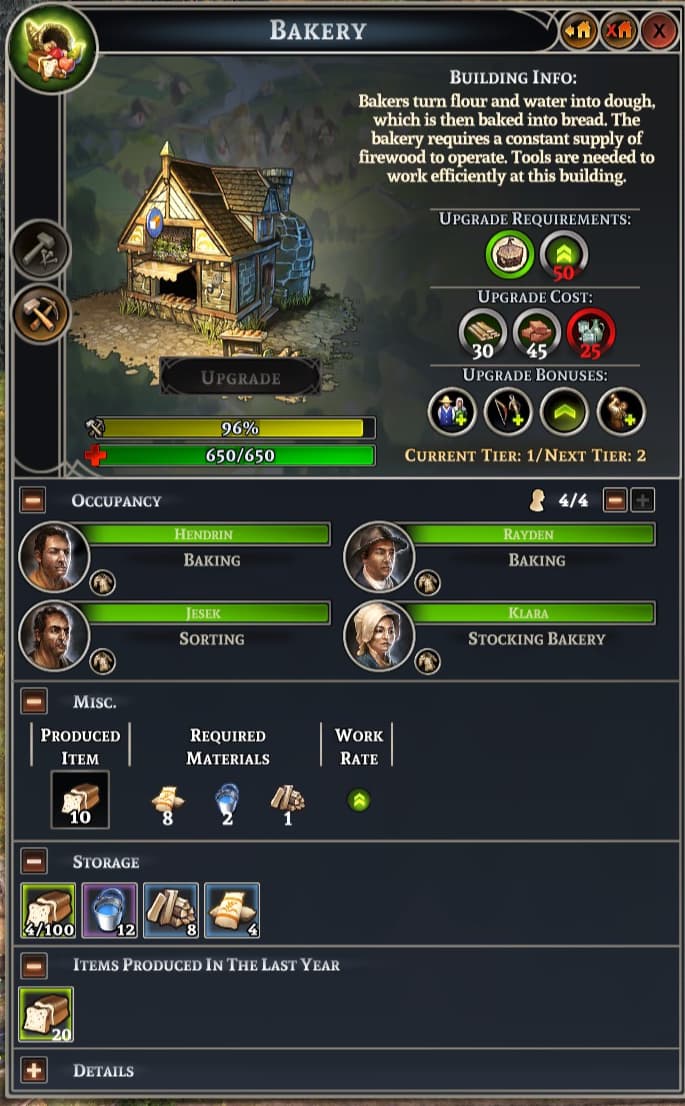The image size is (685, 1106).
Task: Select the produced bread item
Action: tap(80, 799)
